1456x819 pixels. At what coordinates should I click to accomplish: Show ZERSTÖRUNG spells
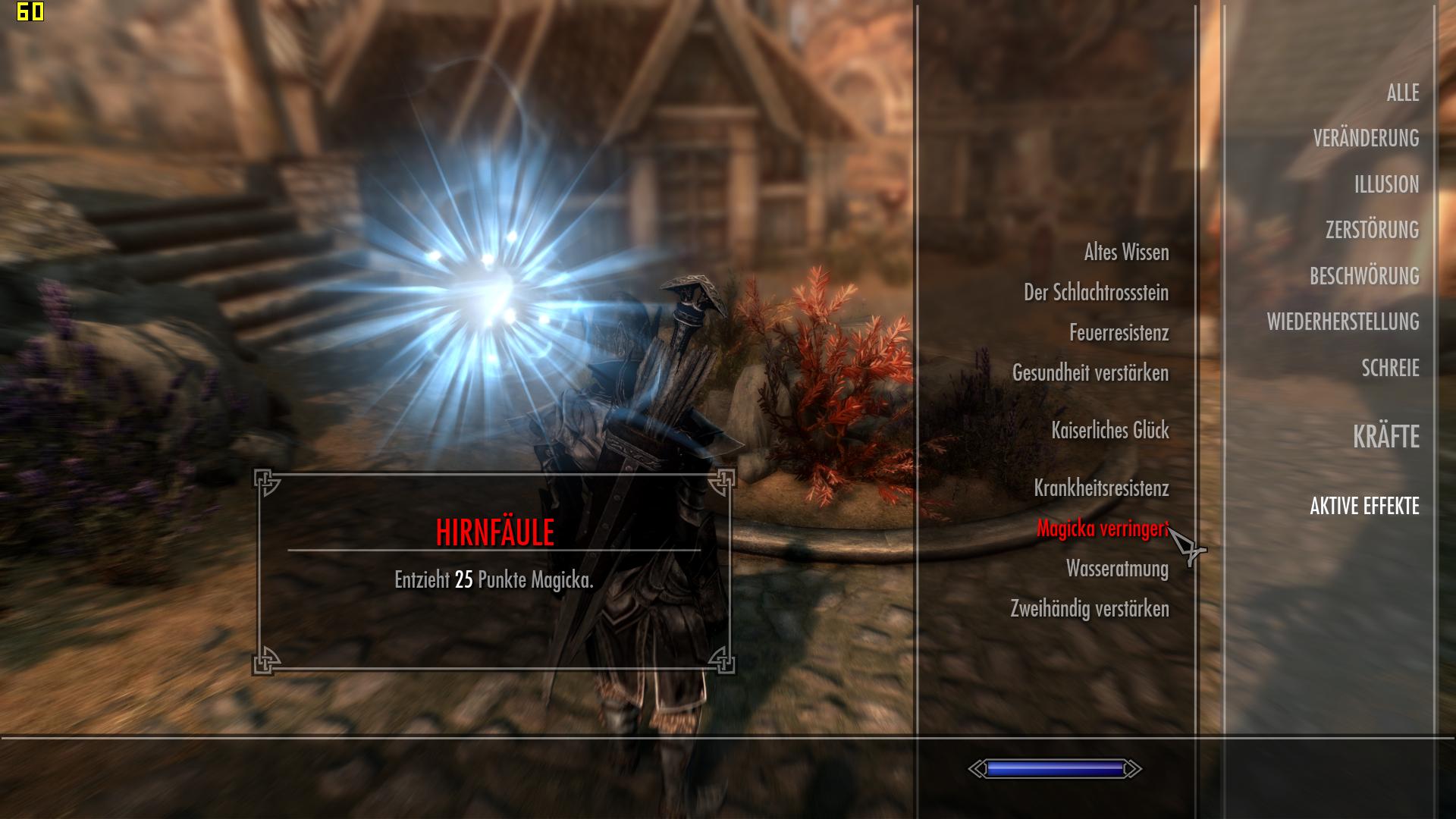point(1372,231)
